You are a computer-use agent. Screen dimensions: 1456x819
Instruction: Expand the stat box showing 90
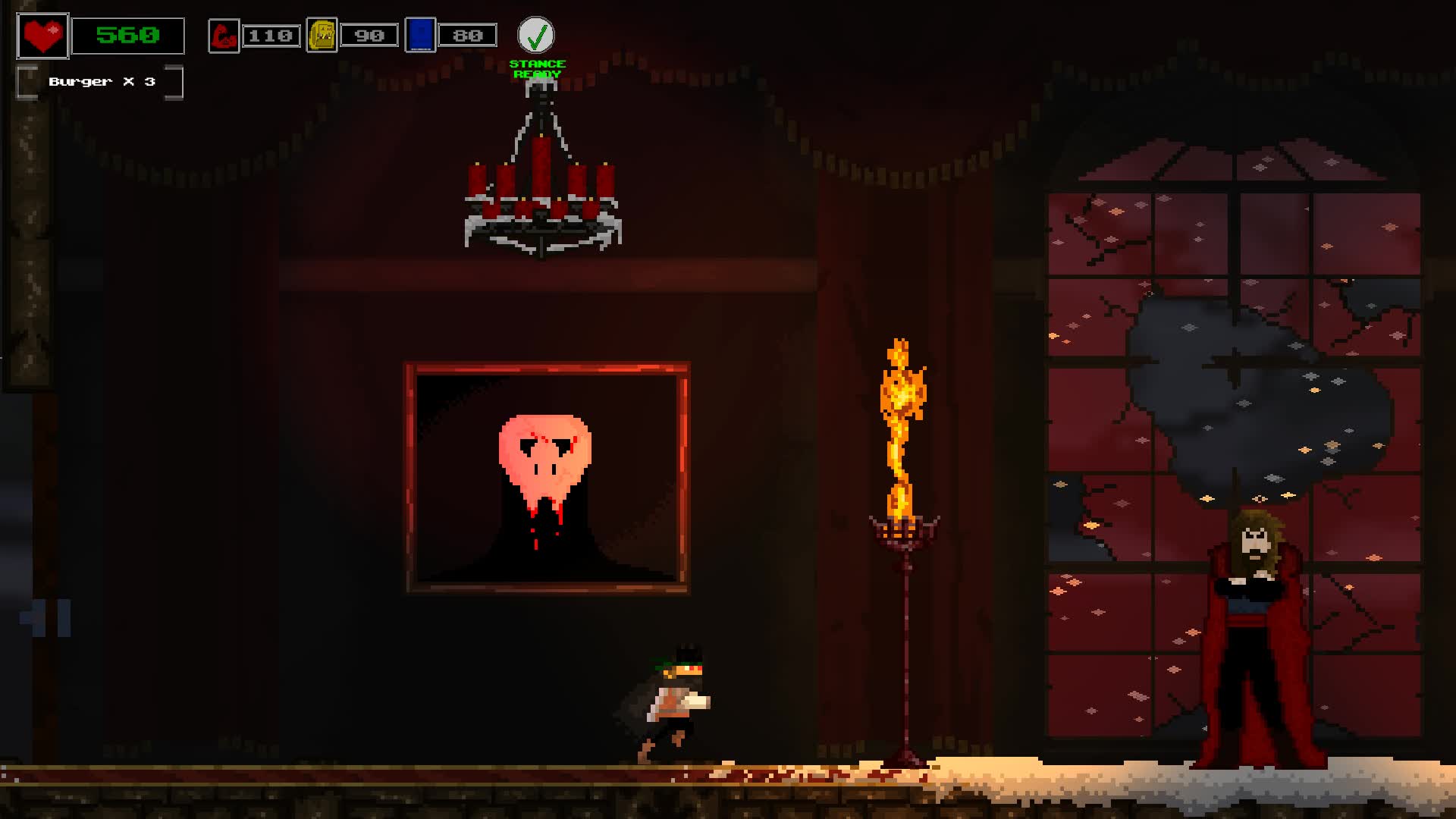(x=370, y=34)
